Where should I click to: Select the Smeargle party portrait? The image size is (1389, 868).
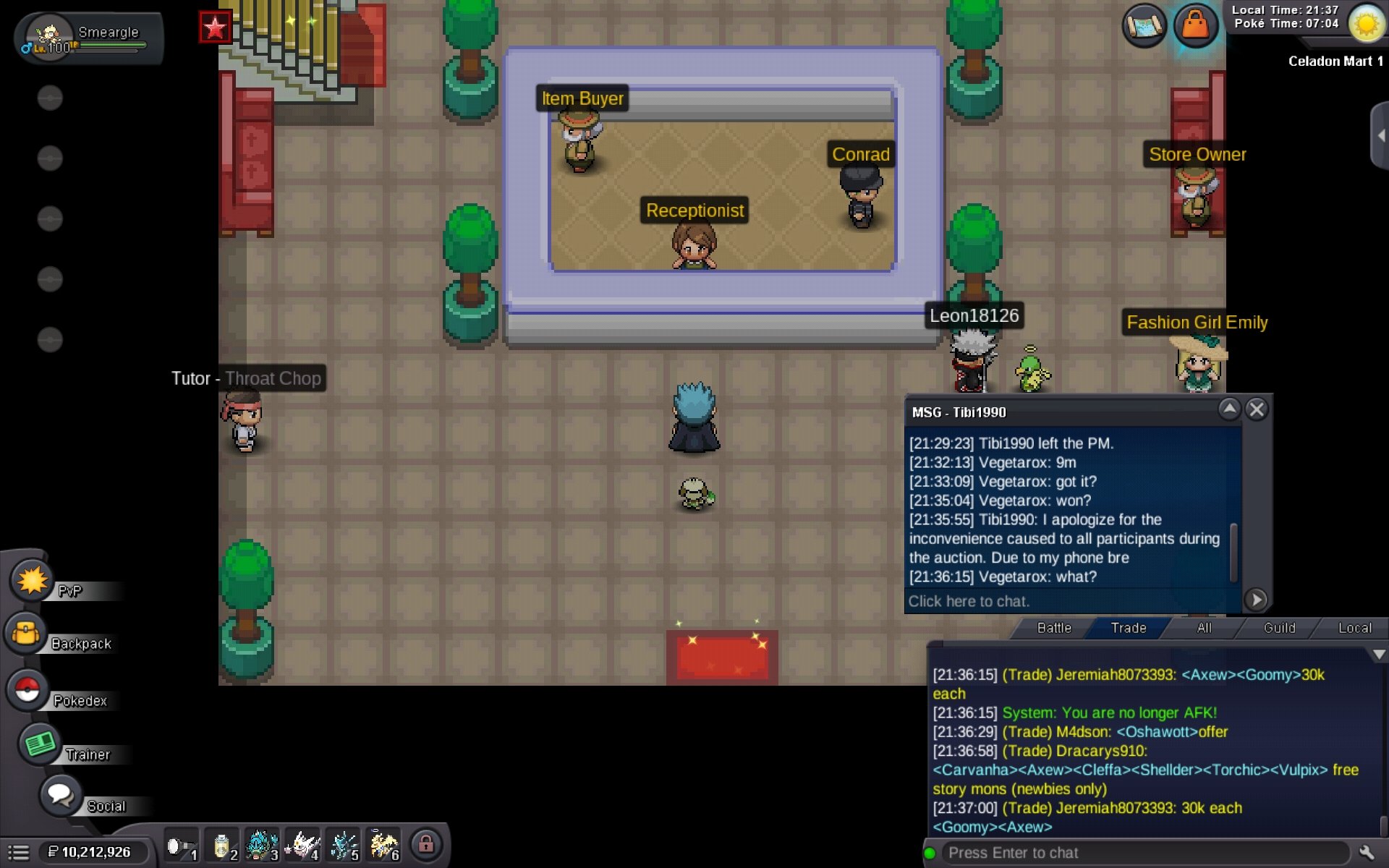tap(49, 36)
